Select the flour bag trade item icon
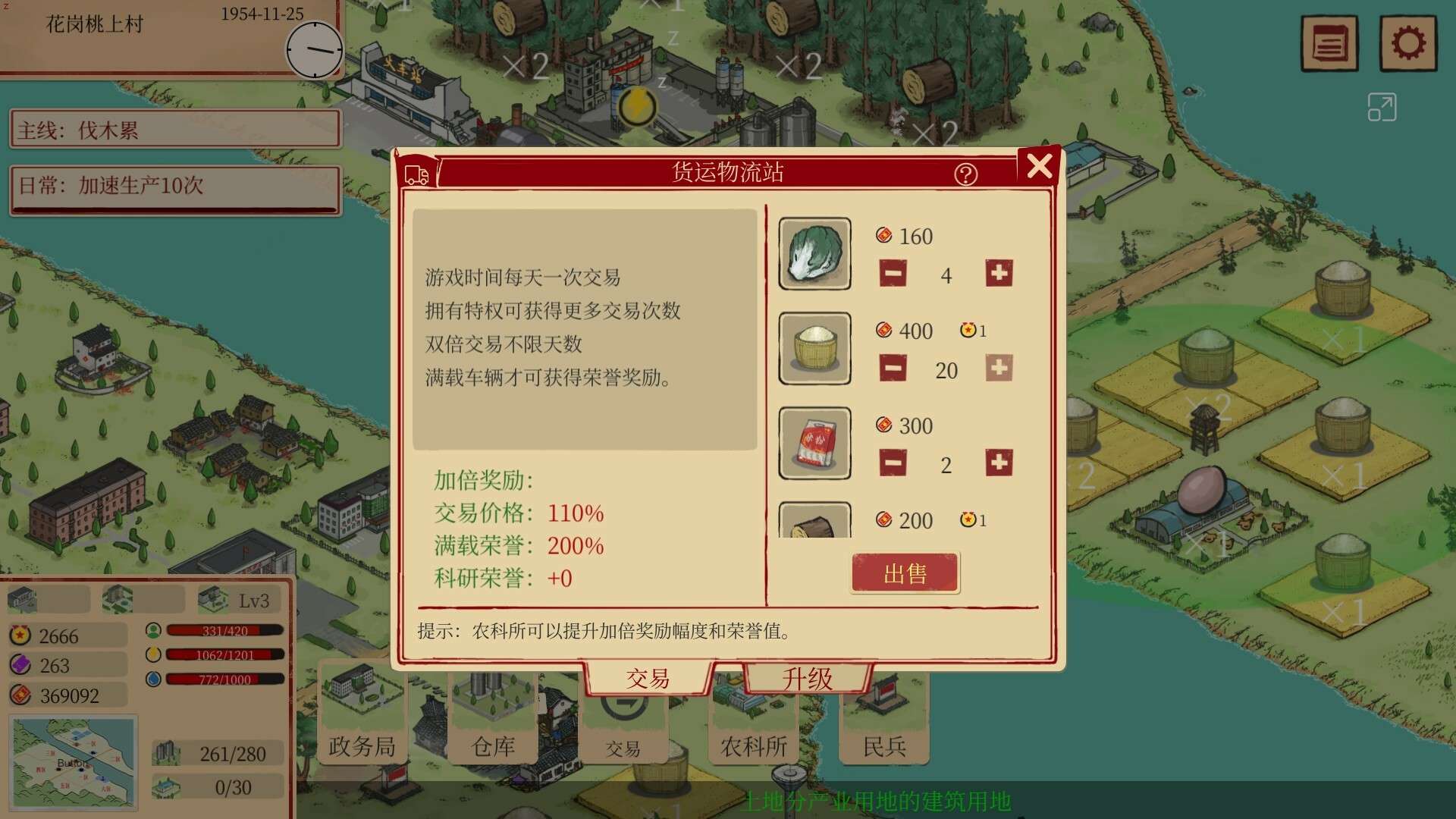Viewport: 1456px width, 819px height. click(814, 444)
